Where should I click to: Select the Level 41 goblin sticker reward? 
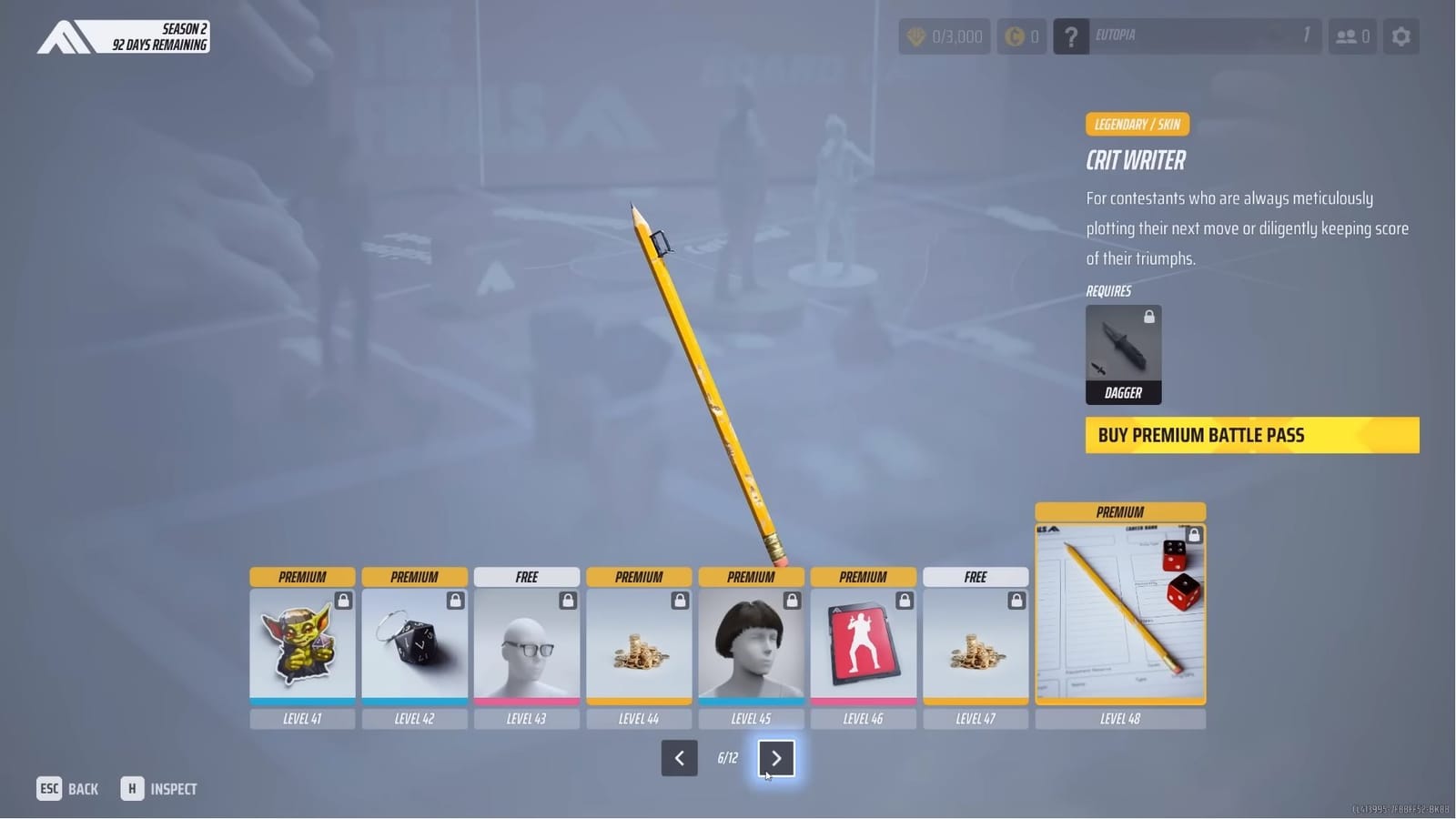pos(302,646)
